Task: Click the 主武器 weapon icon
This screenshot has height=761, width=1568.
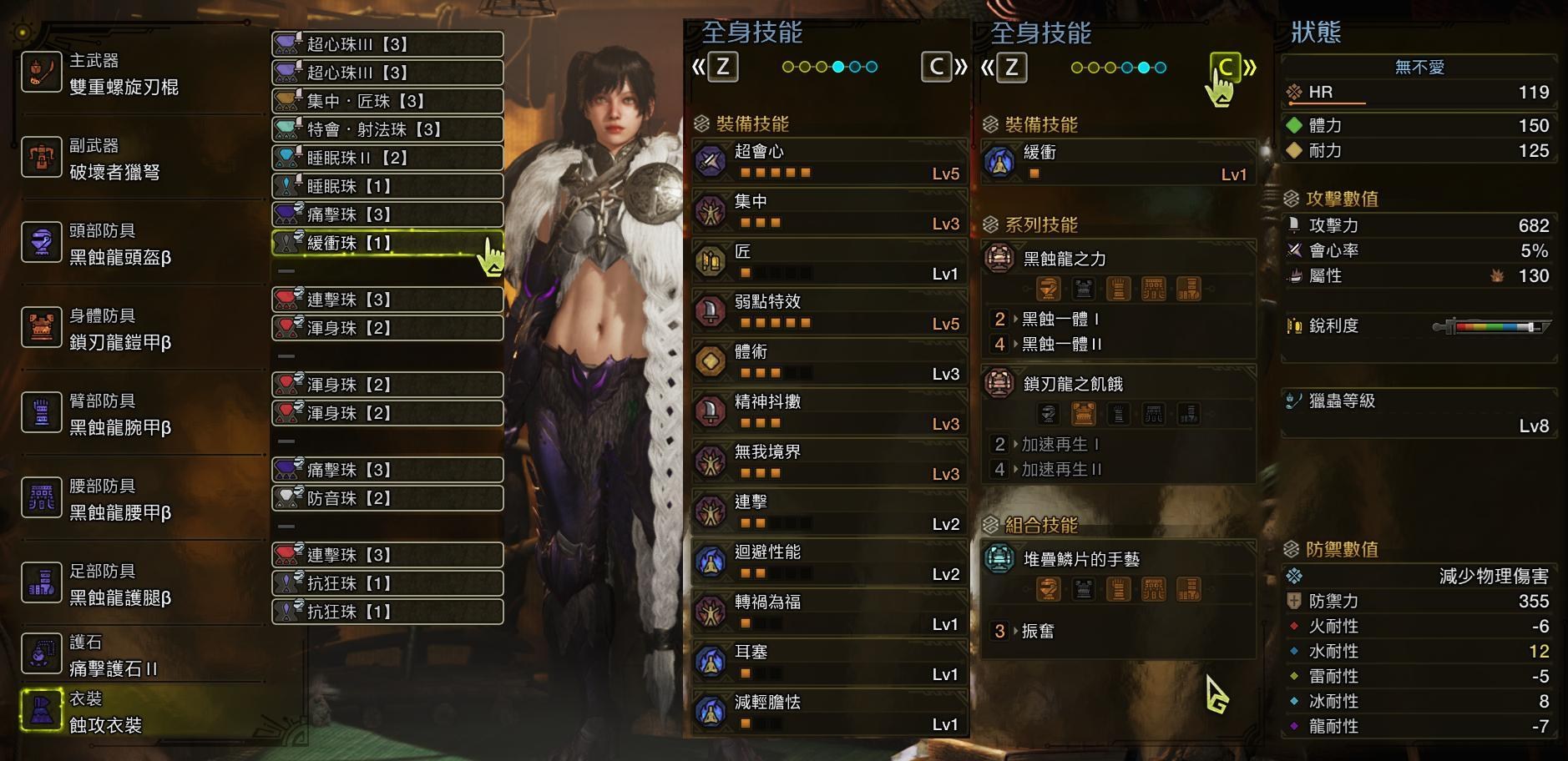Action: (42, 73)
